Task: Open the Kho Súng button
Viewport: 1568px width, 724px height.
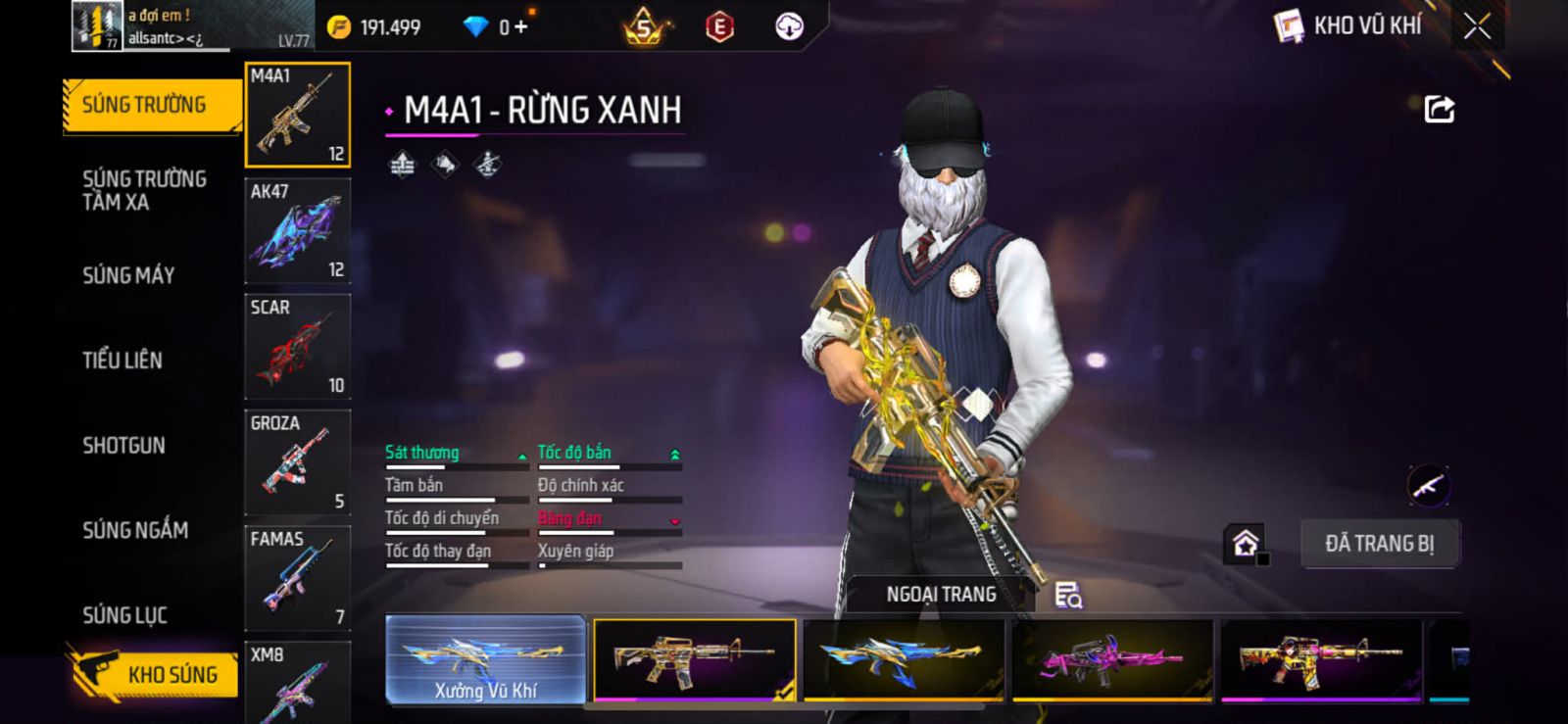Action: point(155,674)
